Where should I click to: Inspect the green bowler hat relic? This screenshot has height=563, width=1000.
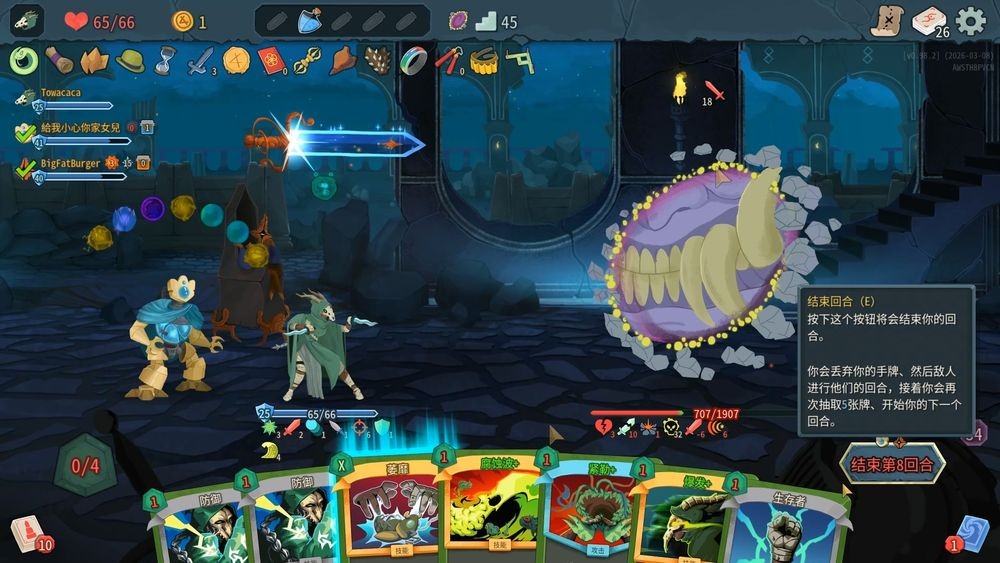coord(130,61)
